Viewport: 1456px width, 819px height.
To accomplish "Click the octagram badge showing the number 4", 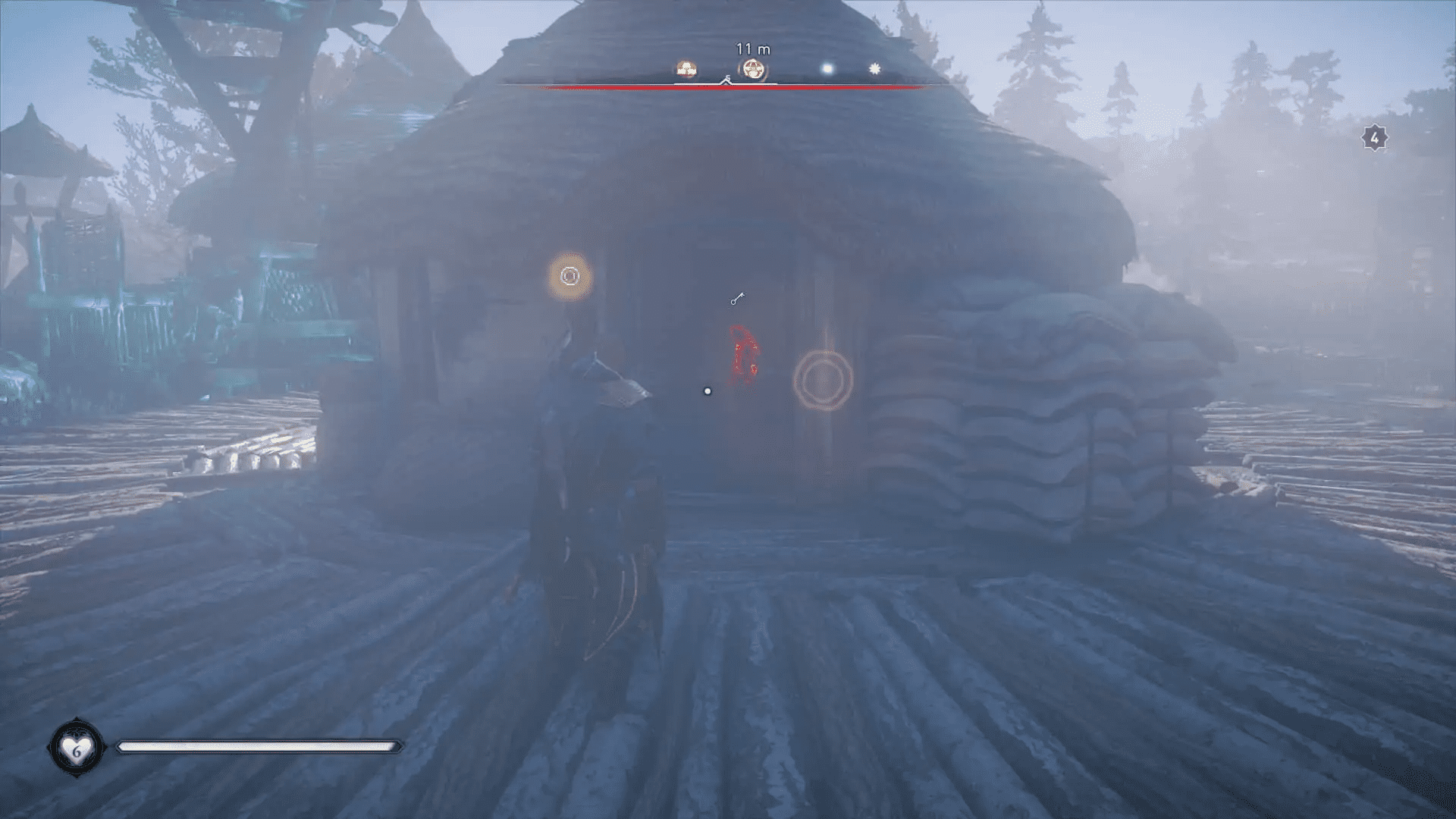I will point(1374,136).
